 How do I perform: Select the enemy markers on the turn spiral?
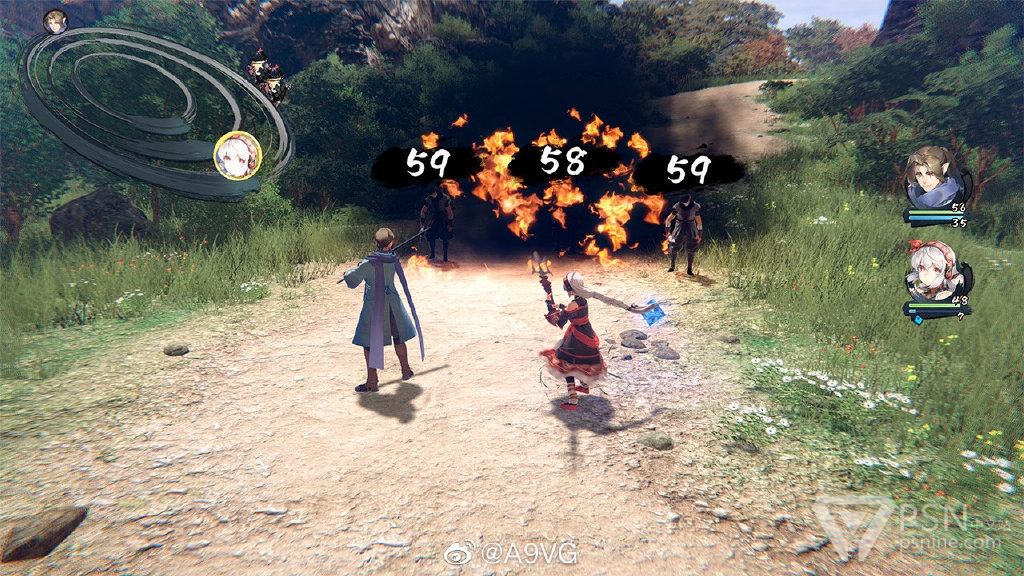click(269, 78)
